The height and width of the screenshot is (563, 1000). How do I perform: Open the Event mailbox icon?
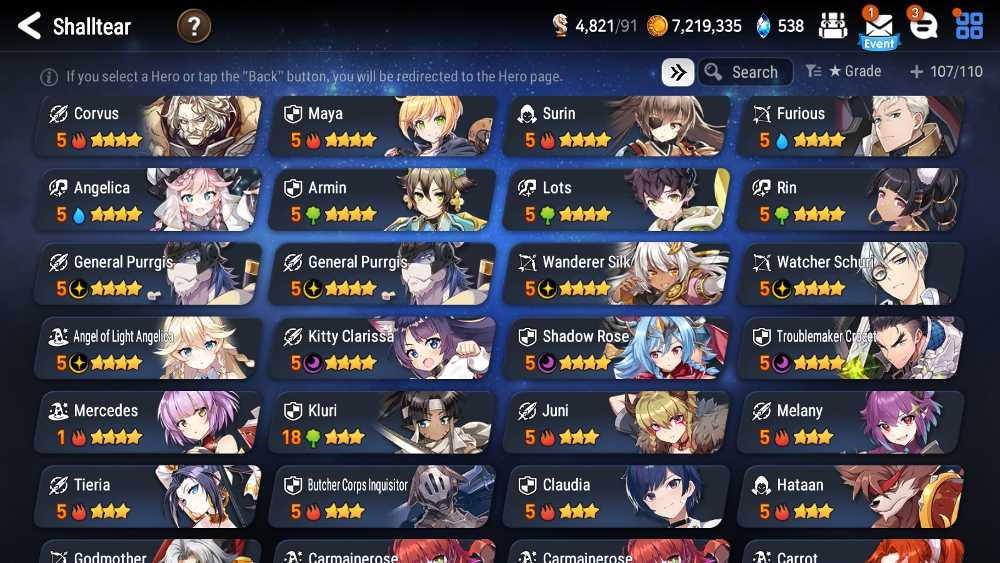tap(879, 27)
